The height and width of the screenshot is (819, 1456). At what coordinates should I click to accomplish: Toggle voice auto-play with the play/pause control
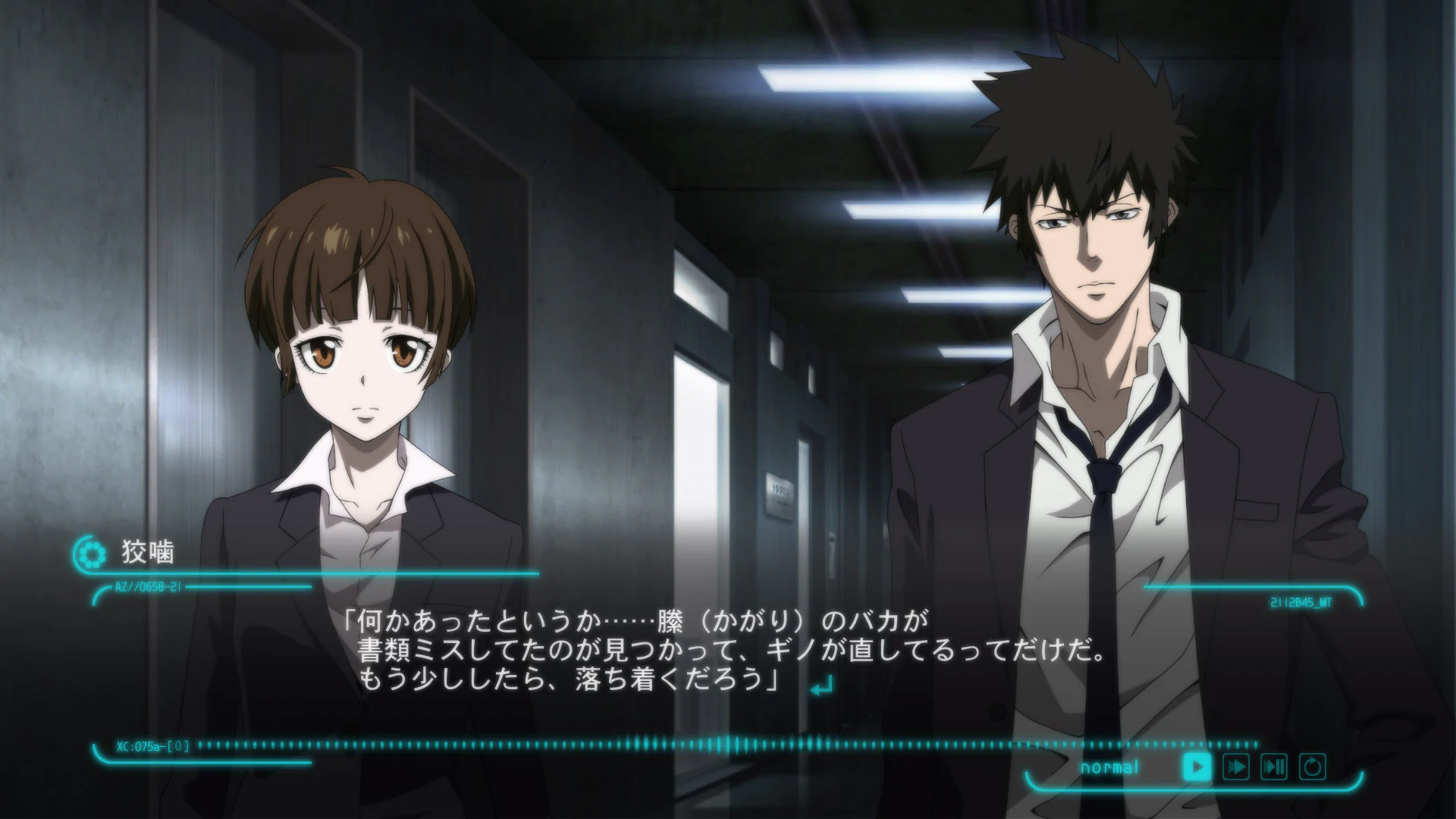(1273, 767)
